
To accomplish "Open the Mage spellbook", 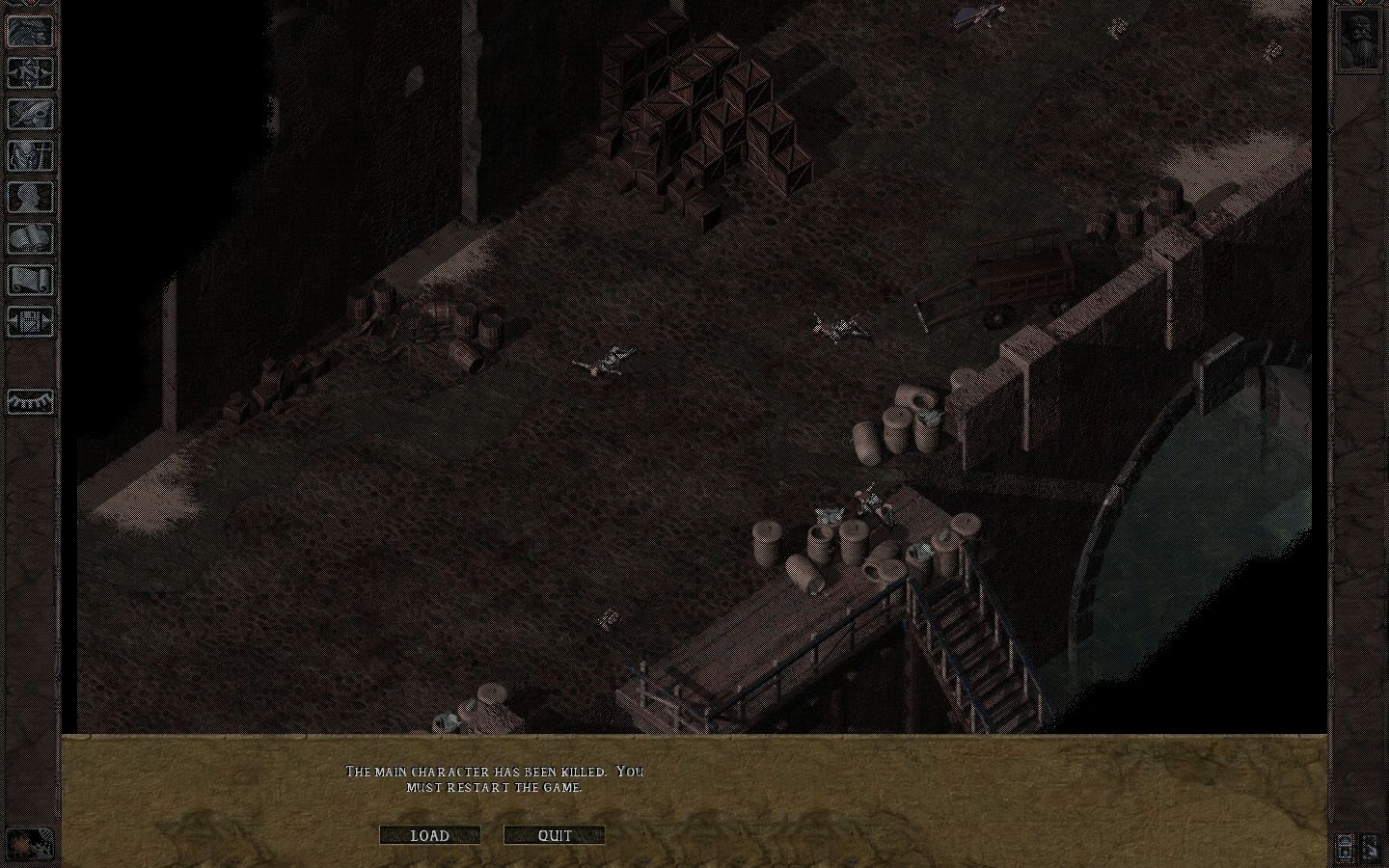I will coord(31,239).
